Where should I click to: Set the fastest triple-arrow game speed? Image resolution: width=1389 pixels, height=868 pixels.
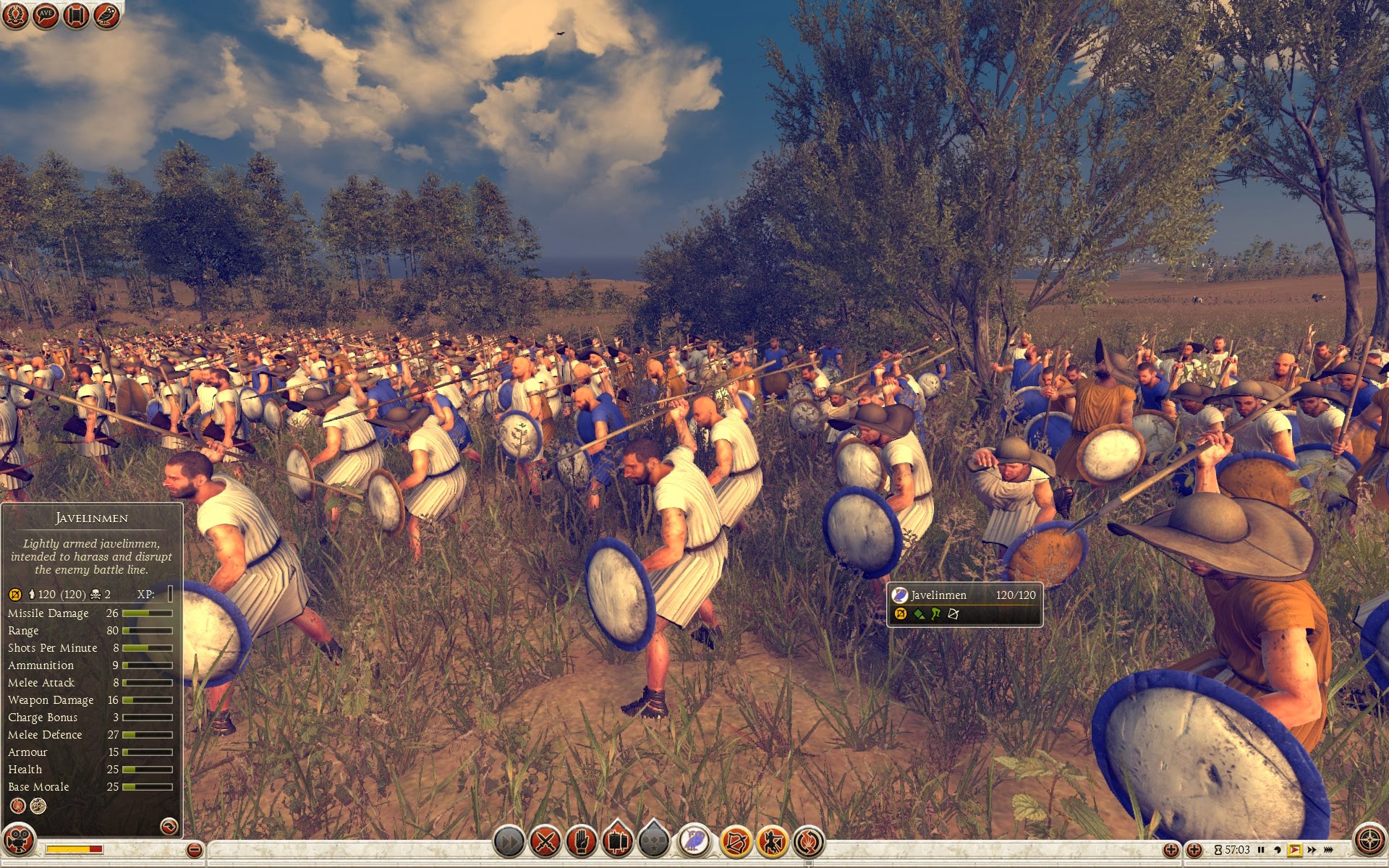(1329, 850)
